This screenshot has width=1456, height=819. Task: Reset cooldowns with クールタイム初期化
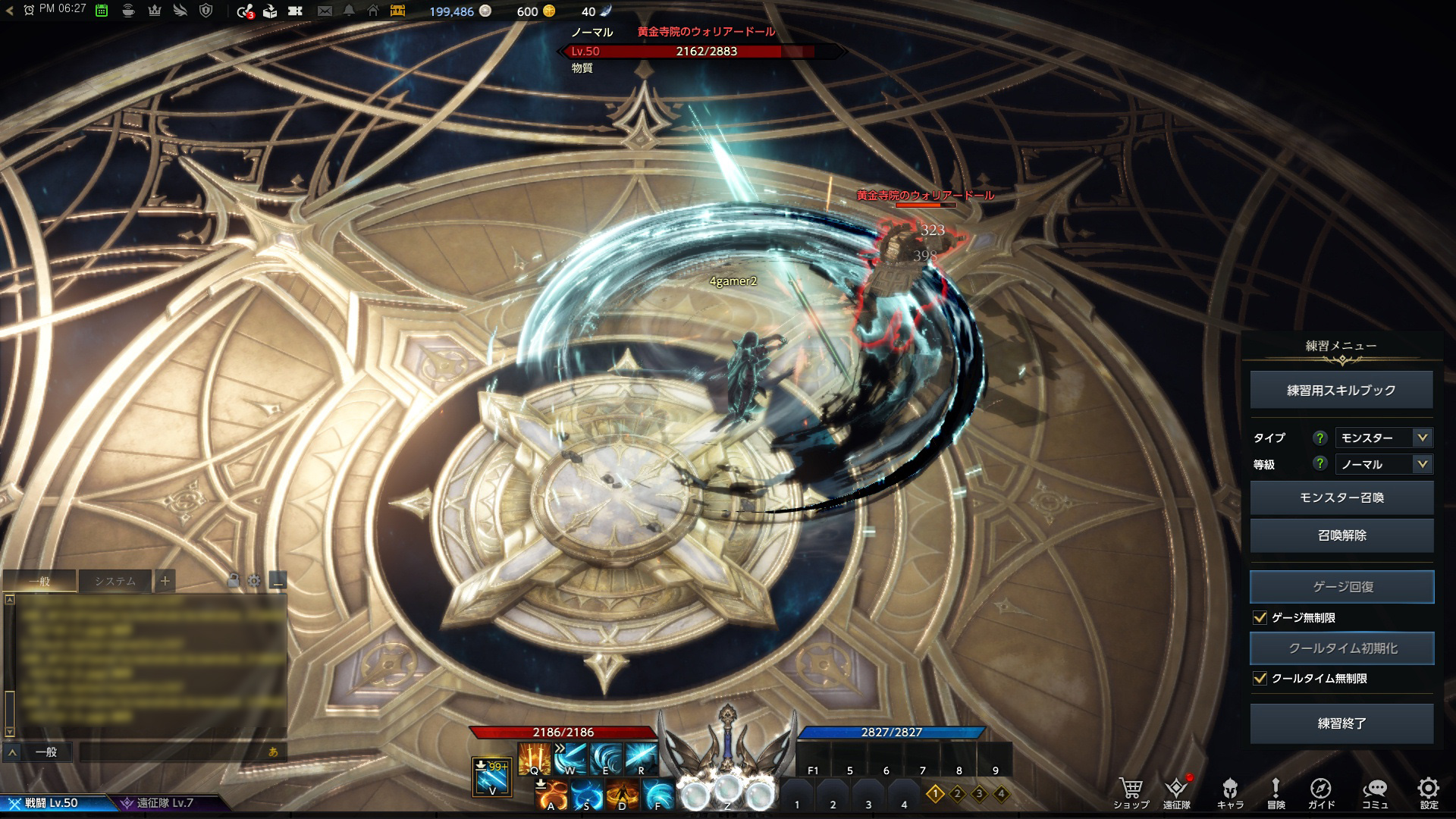click(x=1341, y=648)
